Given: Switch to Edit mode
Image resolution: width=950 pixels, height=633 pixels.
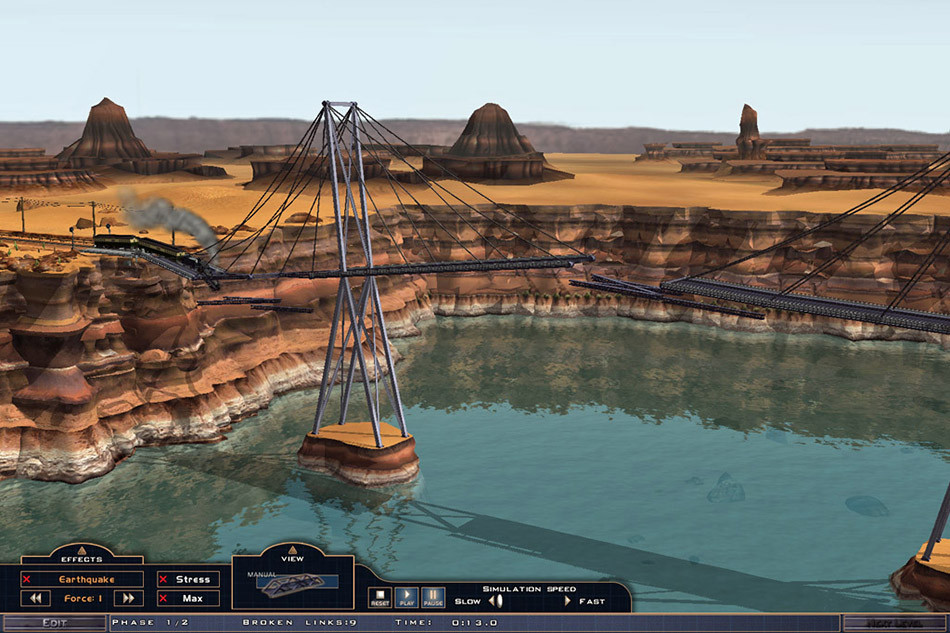Looking at the screenshot, I should [x=53, y=623].
